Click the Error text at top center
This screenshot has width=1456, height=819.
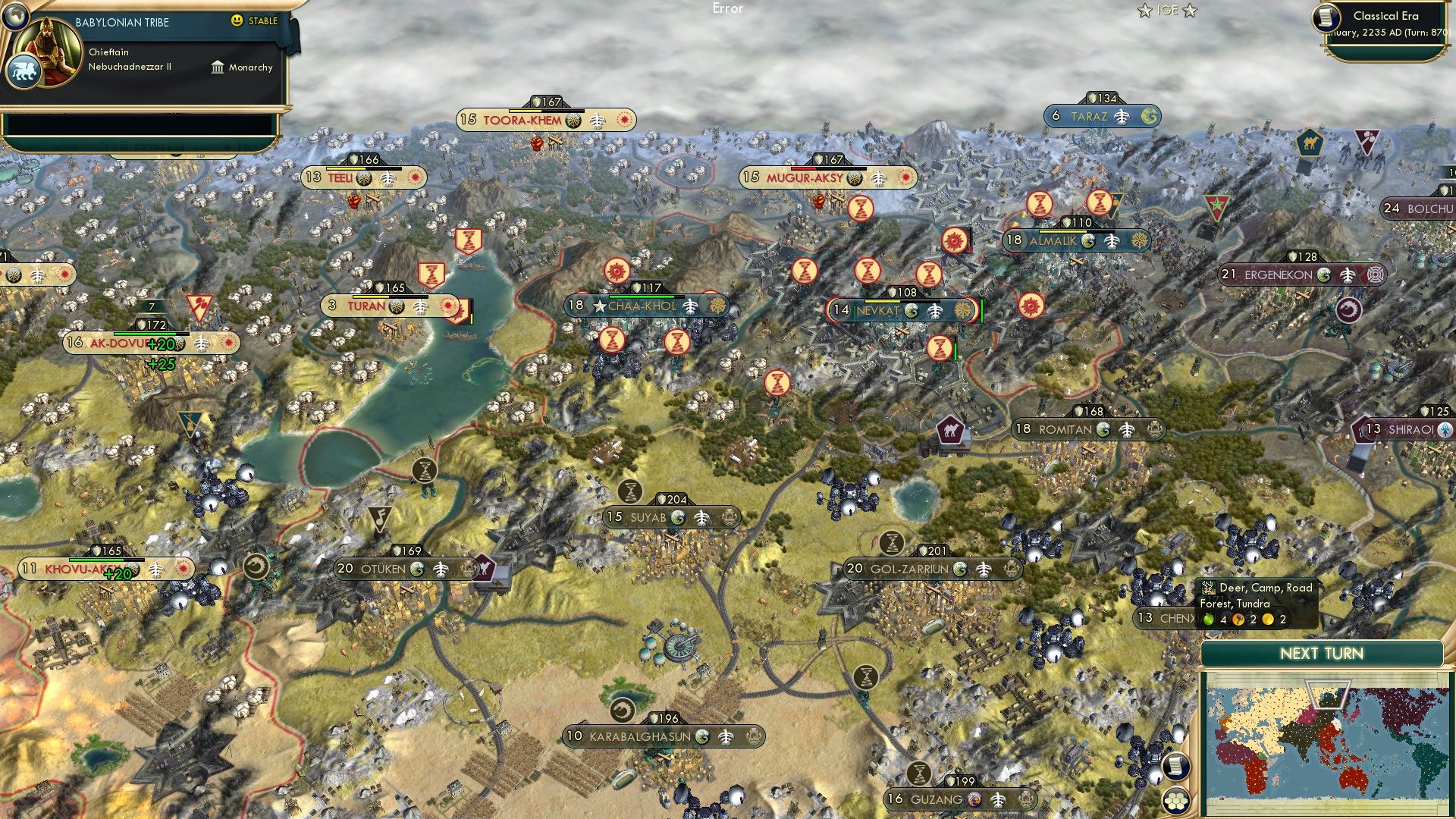(x=726, y=9)
